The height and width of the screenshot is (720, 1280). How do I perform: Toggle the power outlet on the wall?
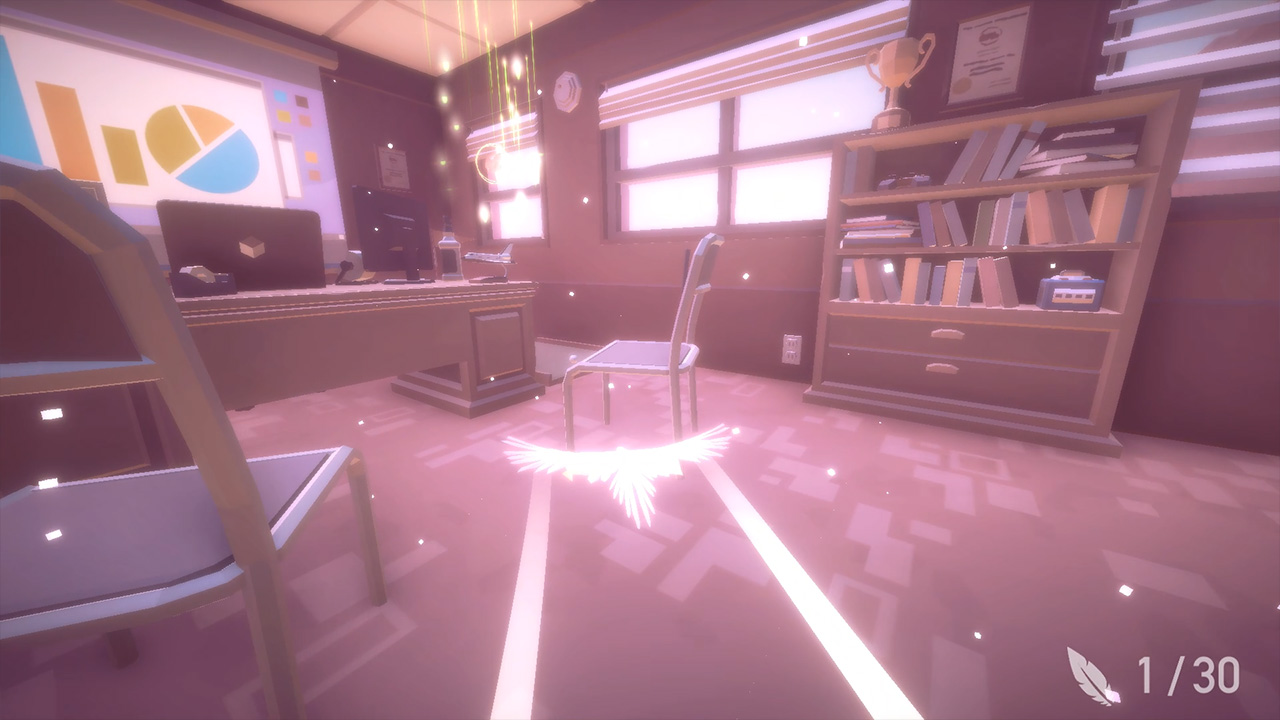[793, 346]
